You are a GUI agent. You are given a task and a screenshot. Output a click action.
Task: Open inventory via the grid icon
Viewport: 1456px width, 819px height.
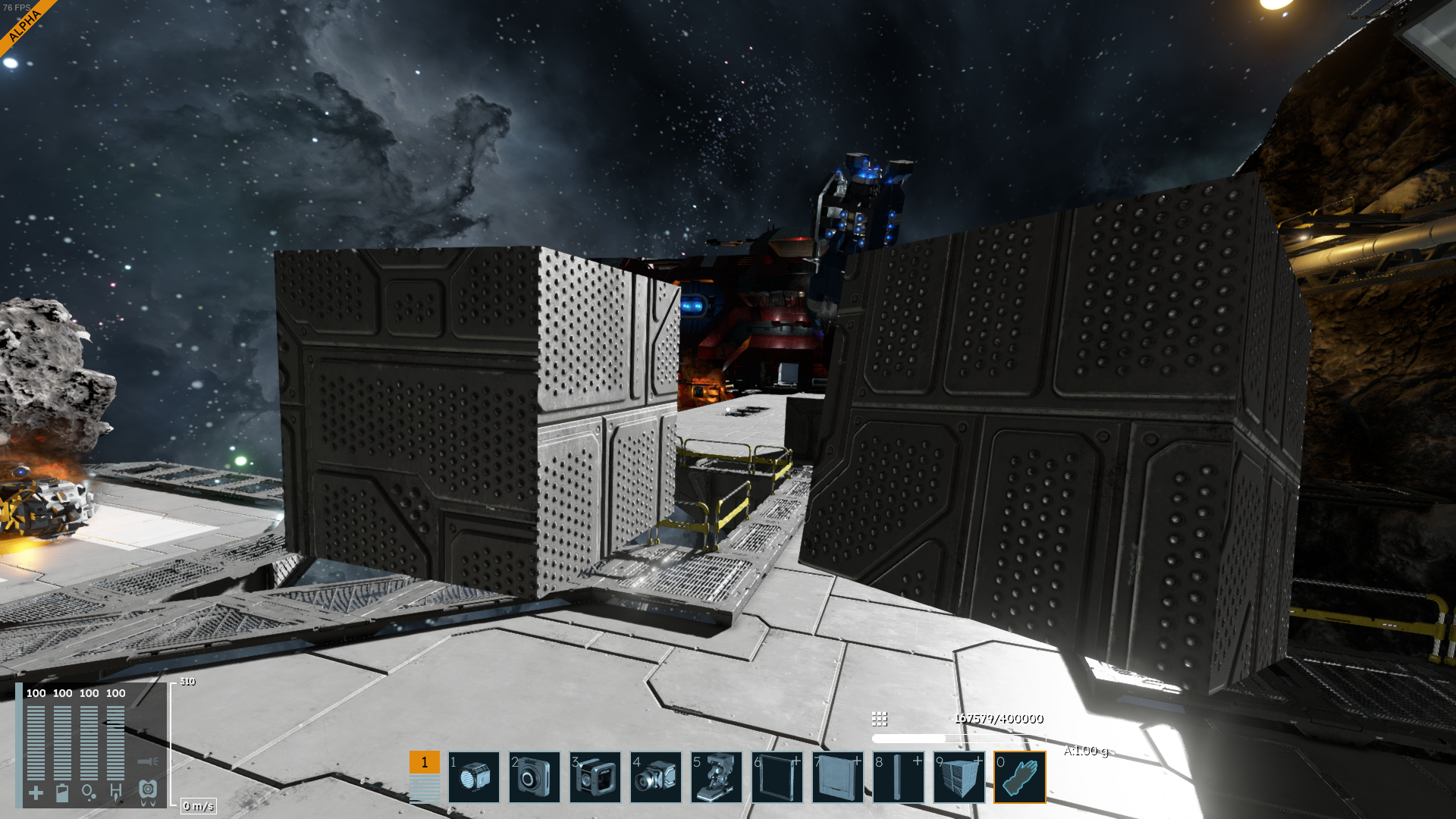pyautogui.click(x=880, y=718)
